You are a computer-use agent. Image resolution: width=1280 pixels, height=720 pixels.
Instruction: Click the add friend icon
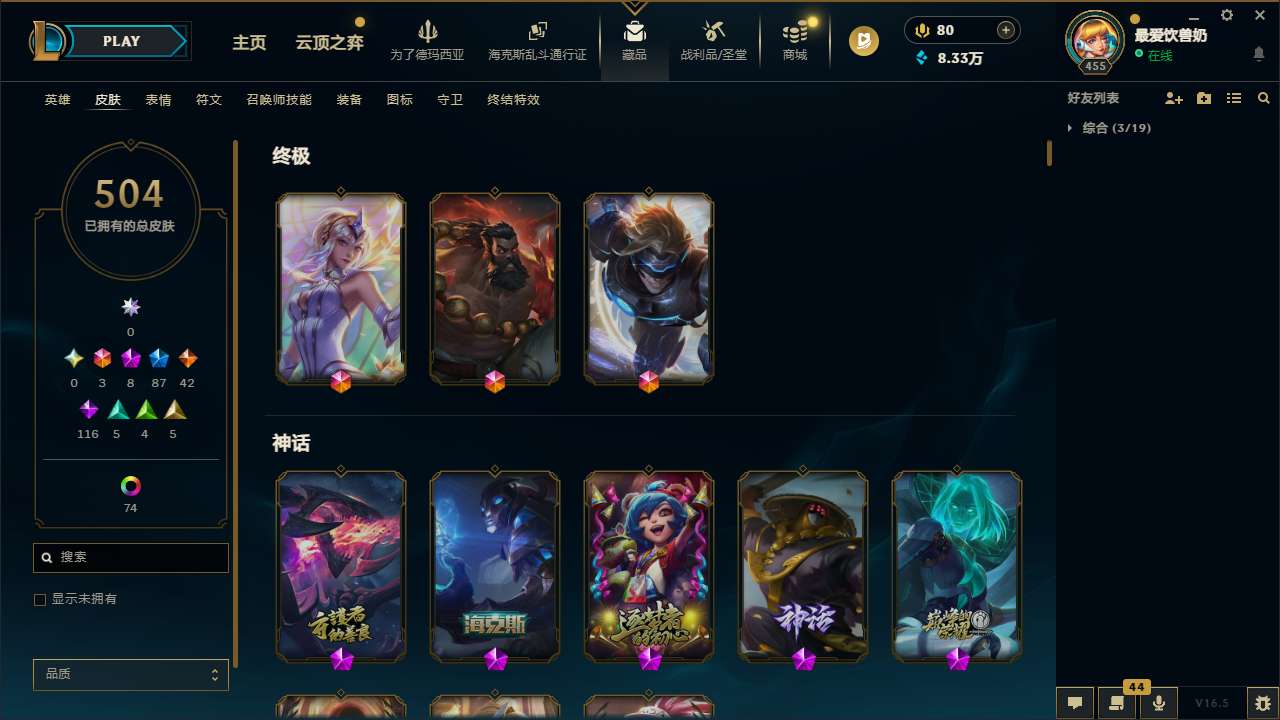1174,98
